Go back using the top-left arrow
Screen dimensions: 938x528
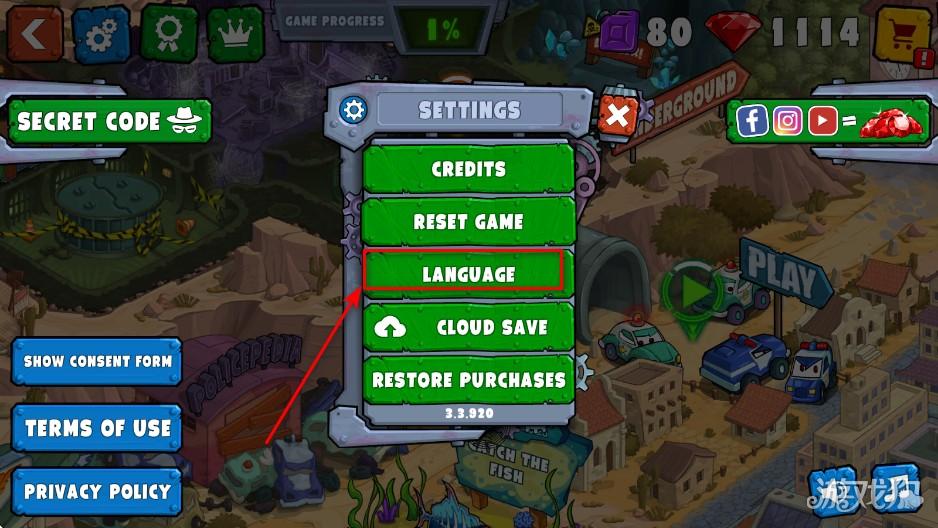[x=34, y=34]
